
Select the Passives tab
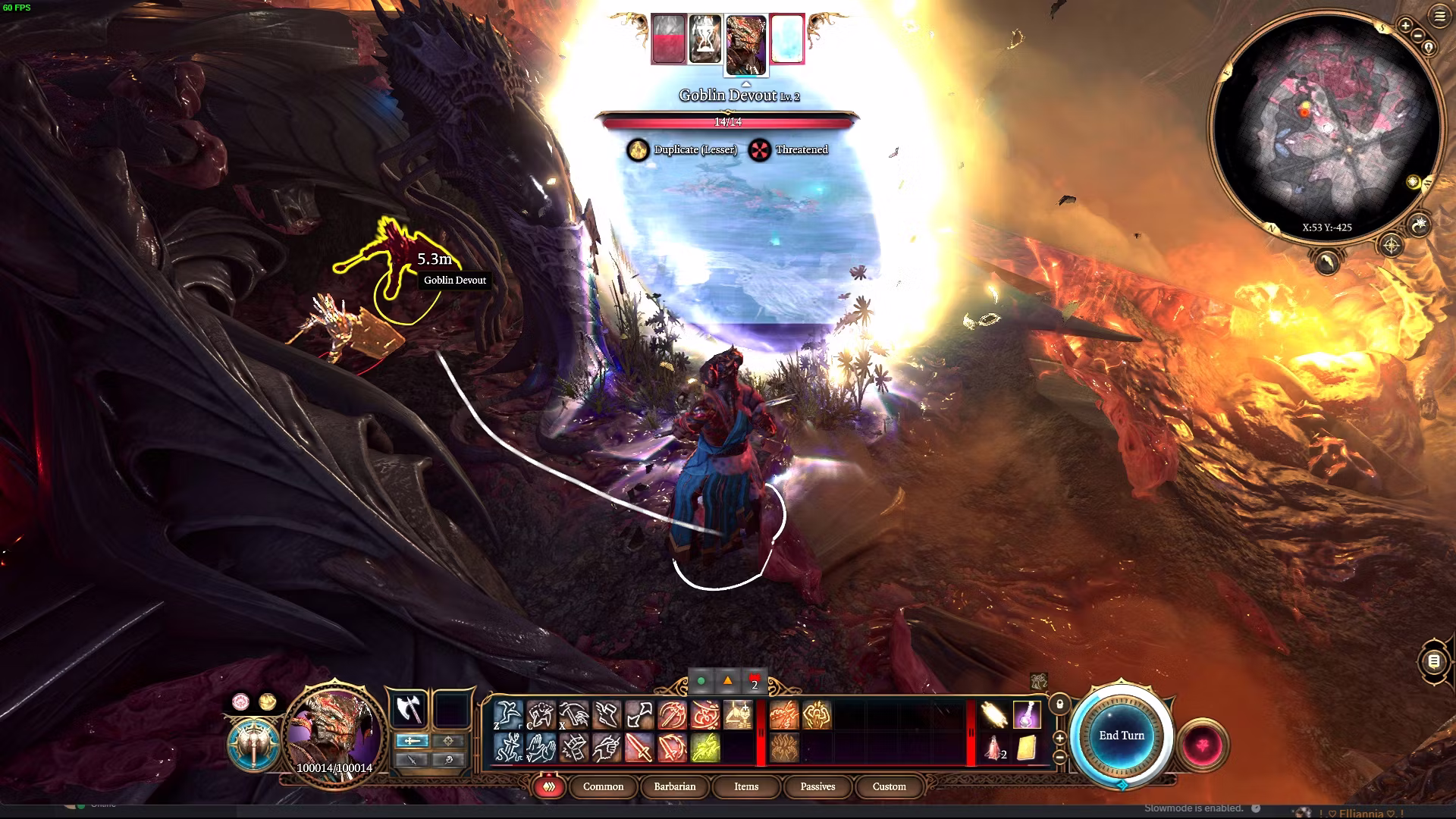click(x=817, y=786)
